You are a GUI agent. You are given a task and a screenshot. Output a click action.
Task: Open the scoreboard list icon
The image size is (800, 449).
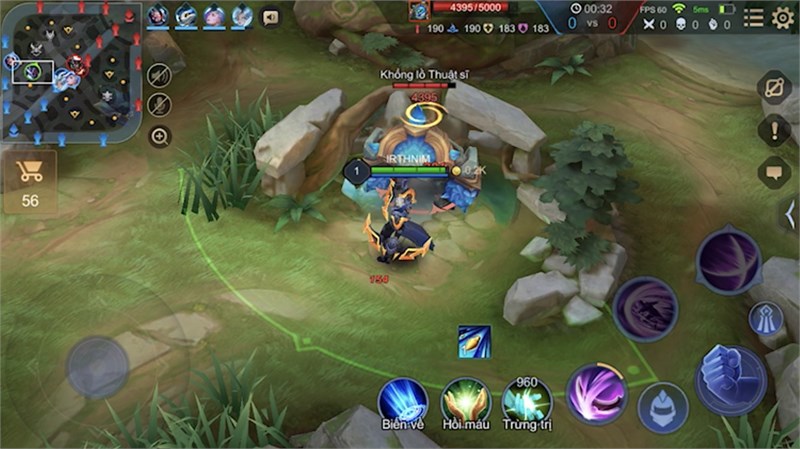tap(753, 17)
